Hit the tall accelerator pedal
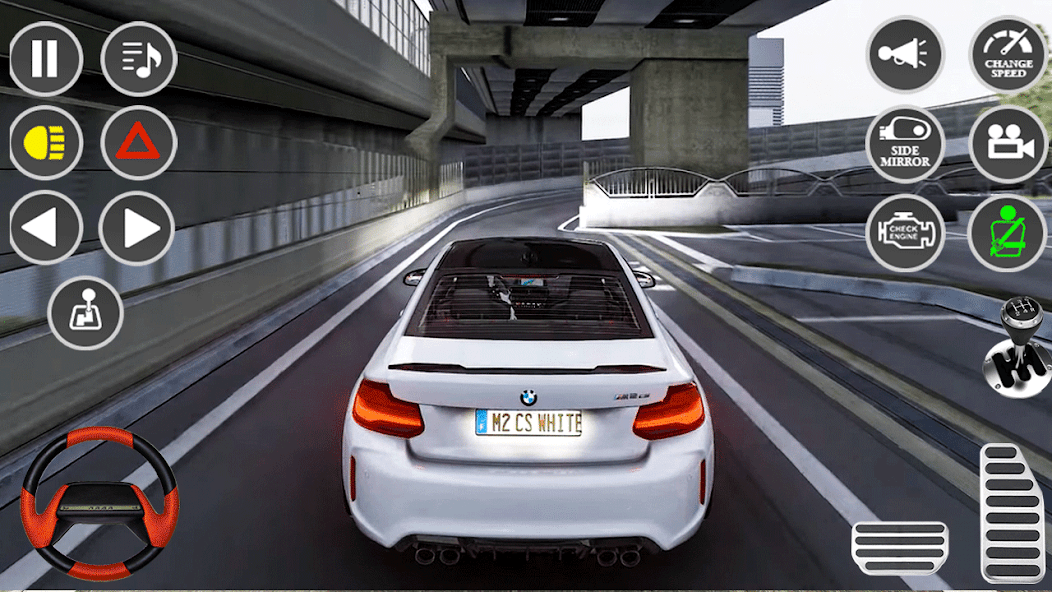1052x592 pixels. coord(1012,512)
